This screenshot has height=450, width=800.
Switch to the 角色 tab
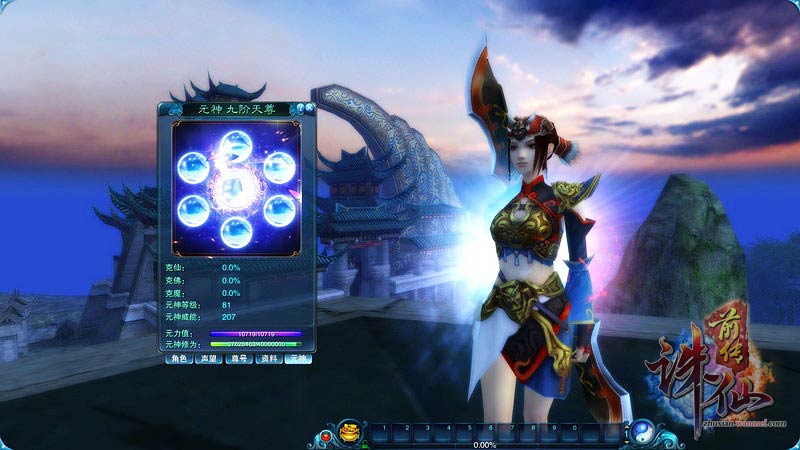pyautogui.click(x=178, y=358)
